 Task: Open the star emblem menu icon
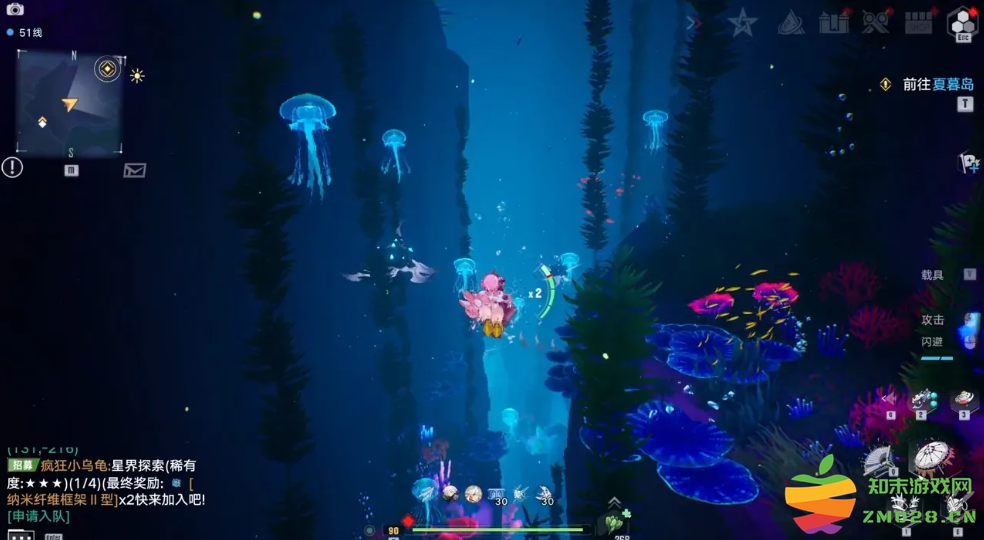(x=742, y=23)
